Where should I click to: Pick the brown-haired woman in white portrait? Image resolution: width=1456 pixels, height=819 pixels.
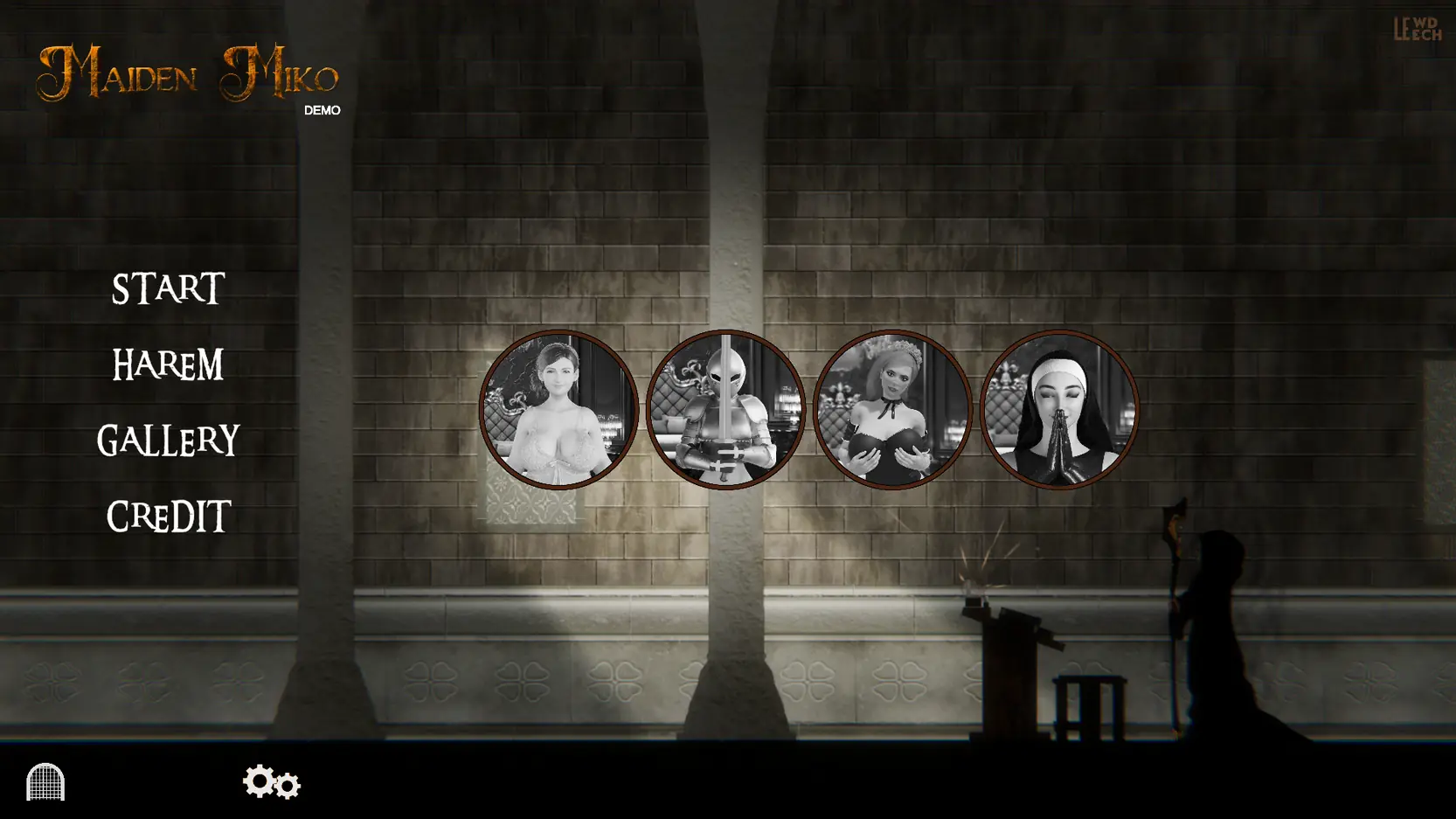click(558, 409)
